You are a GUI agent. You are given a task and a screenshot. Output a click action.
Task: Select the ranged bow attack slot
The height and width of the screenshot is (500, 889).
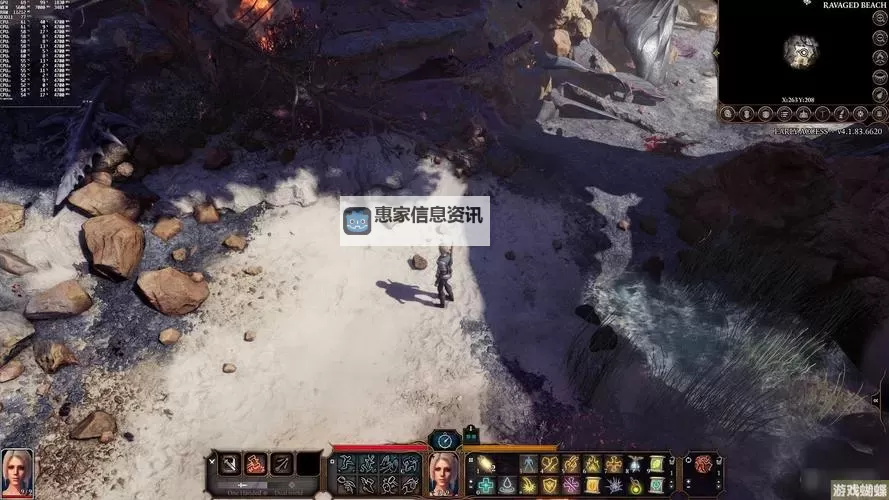(x=282, y=464)
